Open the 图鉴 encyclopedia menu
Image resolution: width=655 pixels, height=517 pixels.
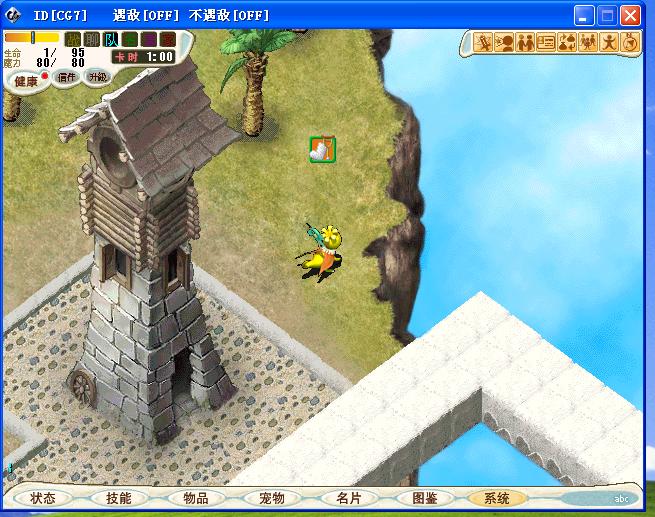pos(424,497)
